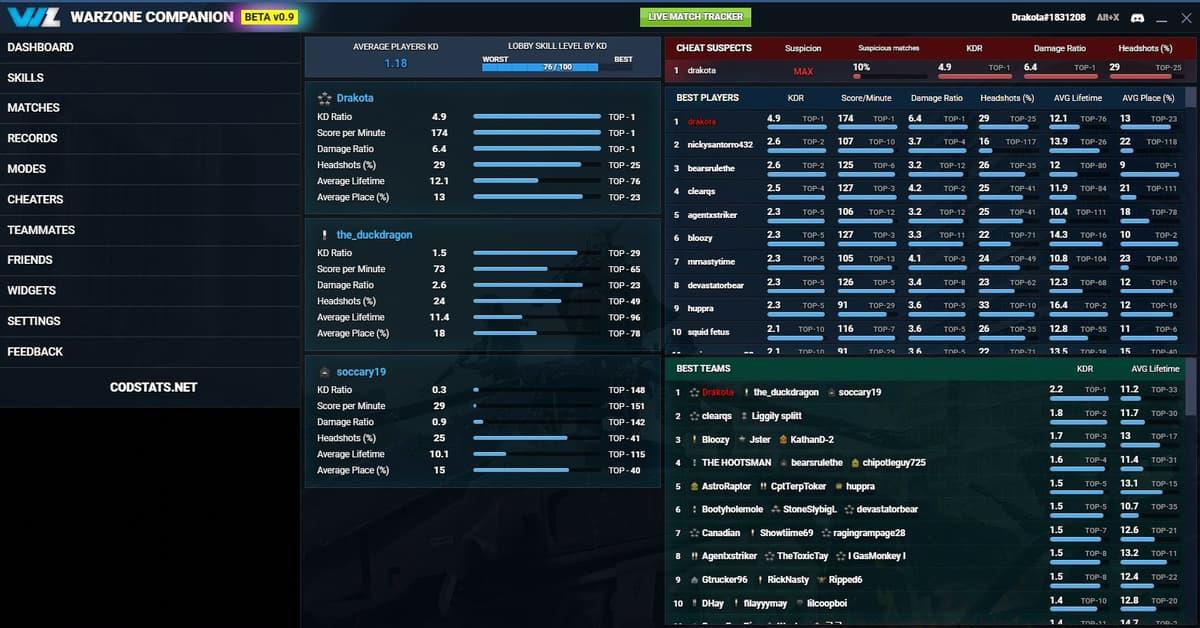The image size is (1200, 628).
Task: Go to the Skills section
Action: (26, 78)
